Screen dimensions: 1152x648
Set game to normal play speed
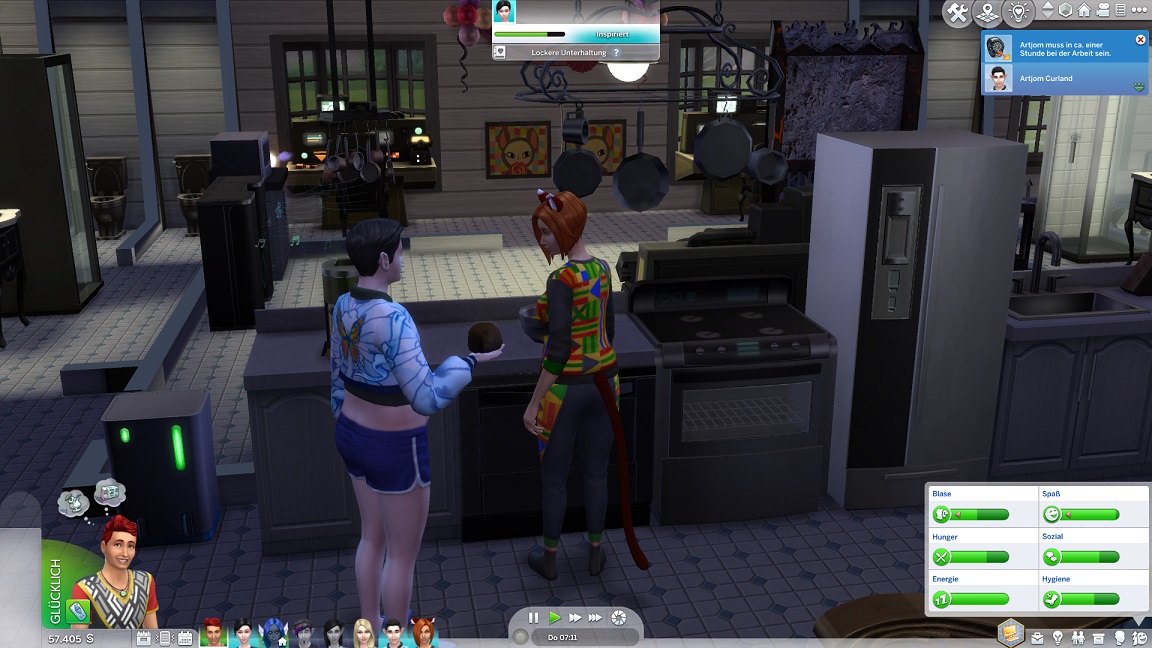pos(554,618)
